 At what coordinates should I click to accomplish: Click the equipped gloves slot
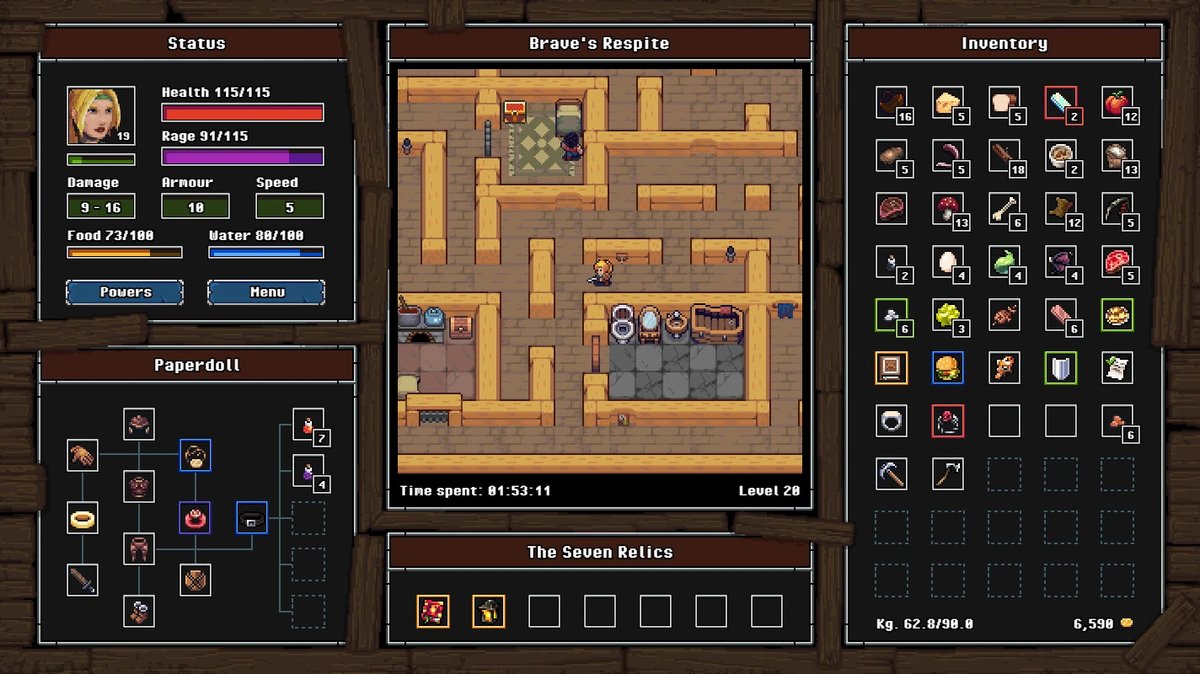[x=83, y=455]
